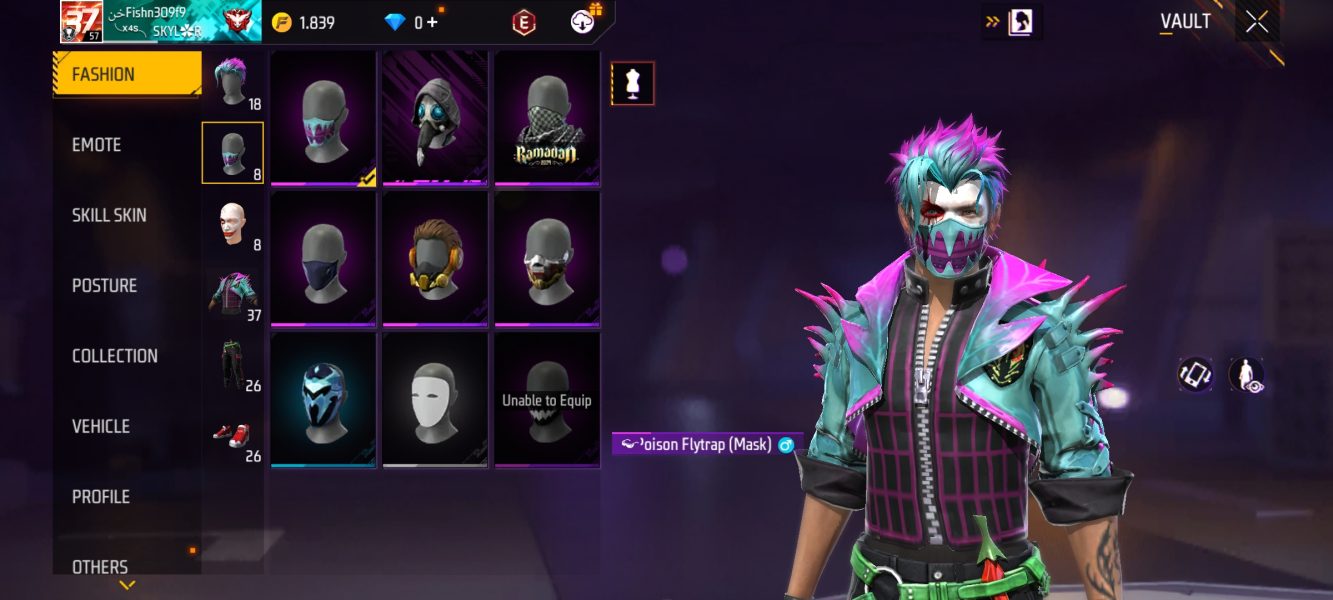The height and width of the screenshot is (600, 1333).
Task: Choose the Ramadan checkered scarf mask
Action: coord(547,118)
